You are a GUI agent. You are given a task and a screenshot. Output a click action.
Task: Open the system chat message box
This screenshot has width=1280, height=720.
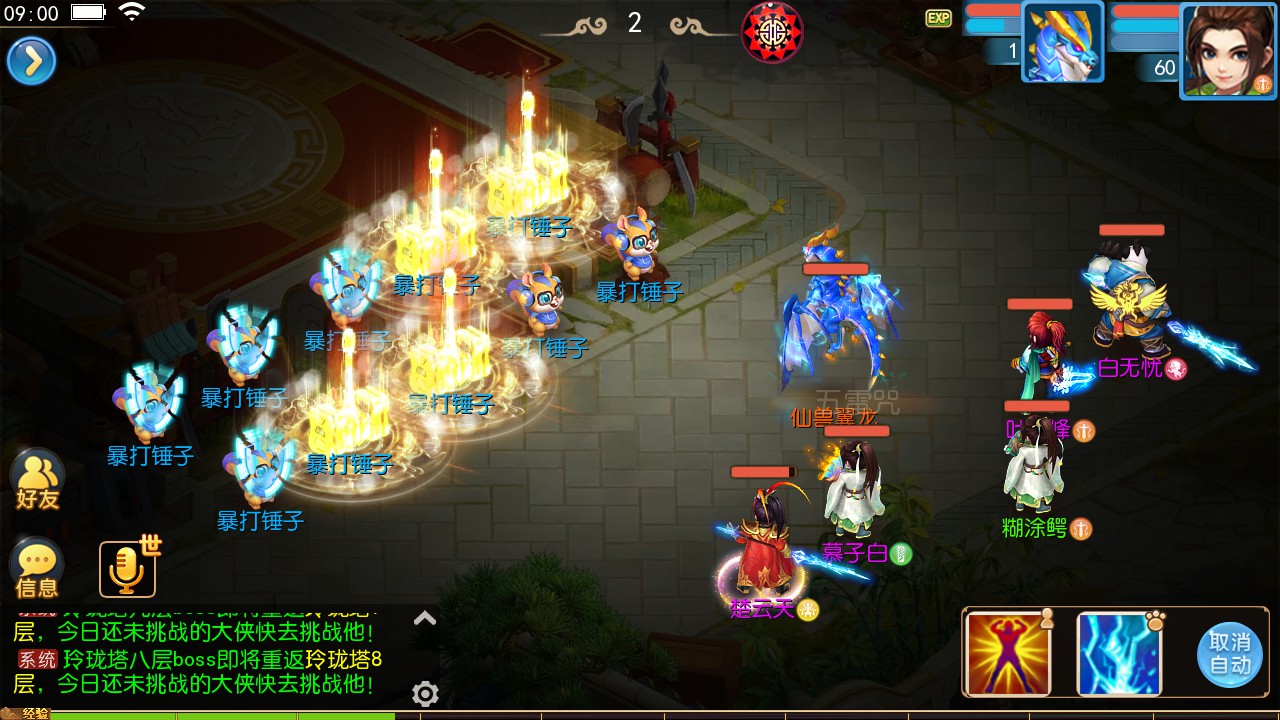(x=200, y=659)
